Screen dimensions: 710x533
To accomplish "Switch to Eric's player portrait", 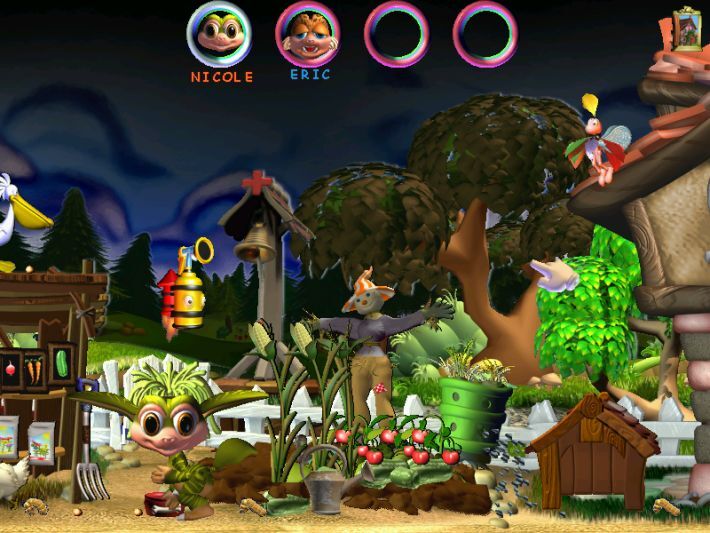I will coord(307,34).
